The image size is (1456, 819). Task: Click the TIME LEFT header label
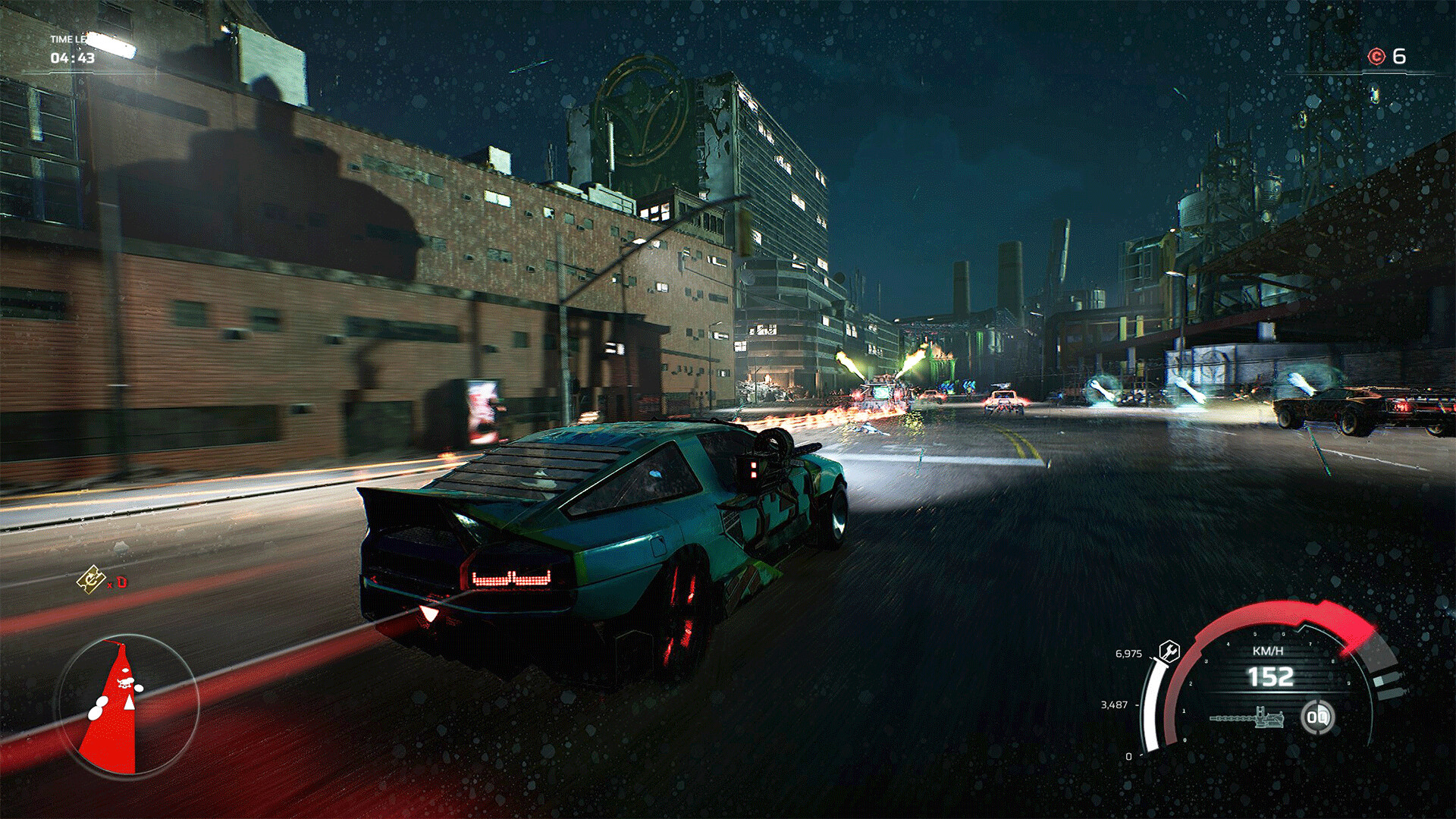[x=67, y=39]
